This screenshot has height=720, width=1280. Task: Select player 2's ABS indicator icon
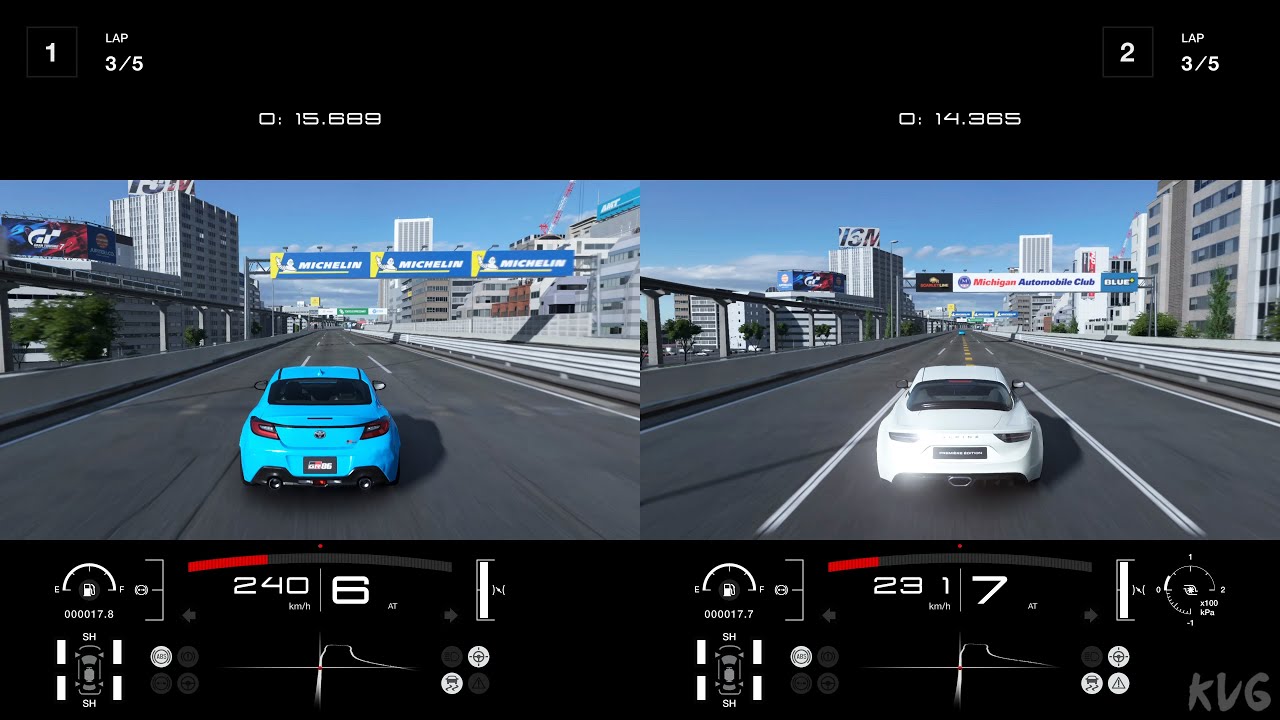click(x=800, y=657)
